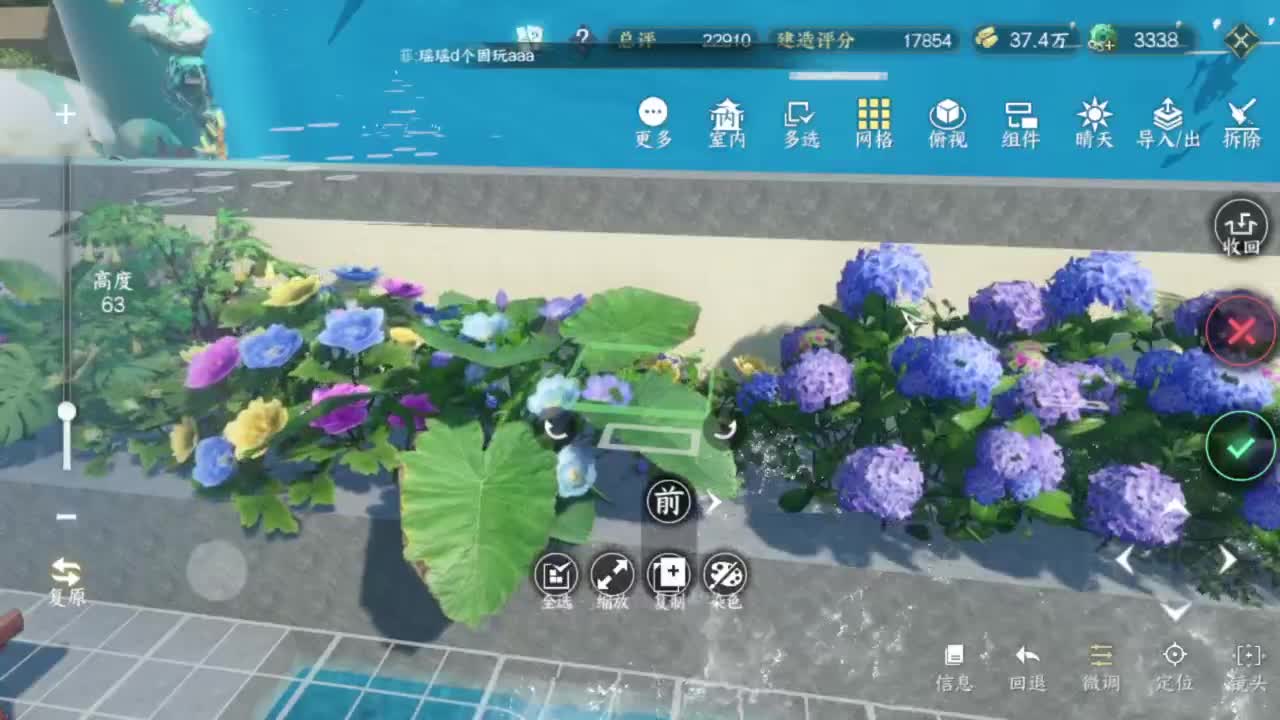Open the 组件 components panel
1280x720 pixels.
point(1019,122)
